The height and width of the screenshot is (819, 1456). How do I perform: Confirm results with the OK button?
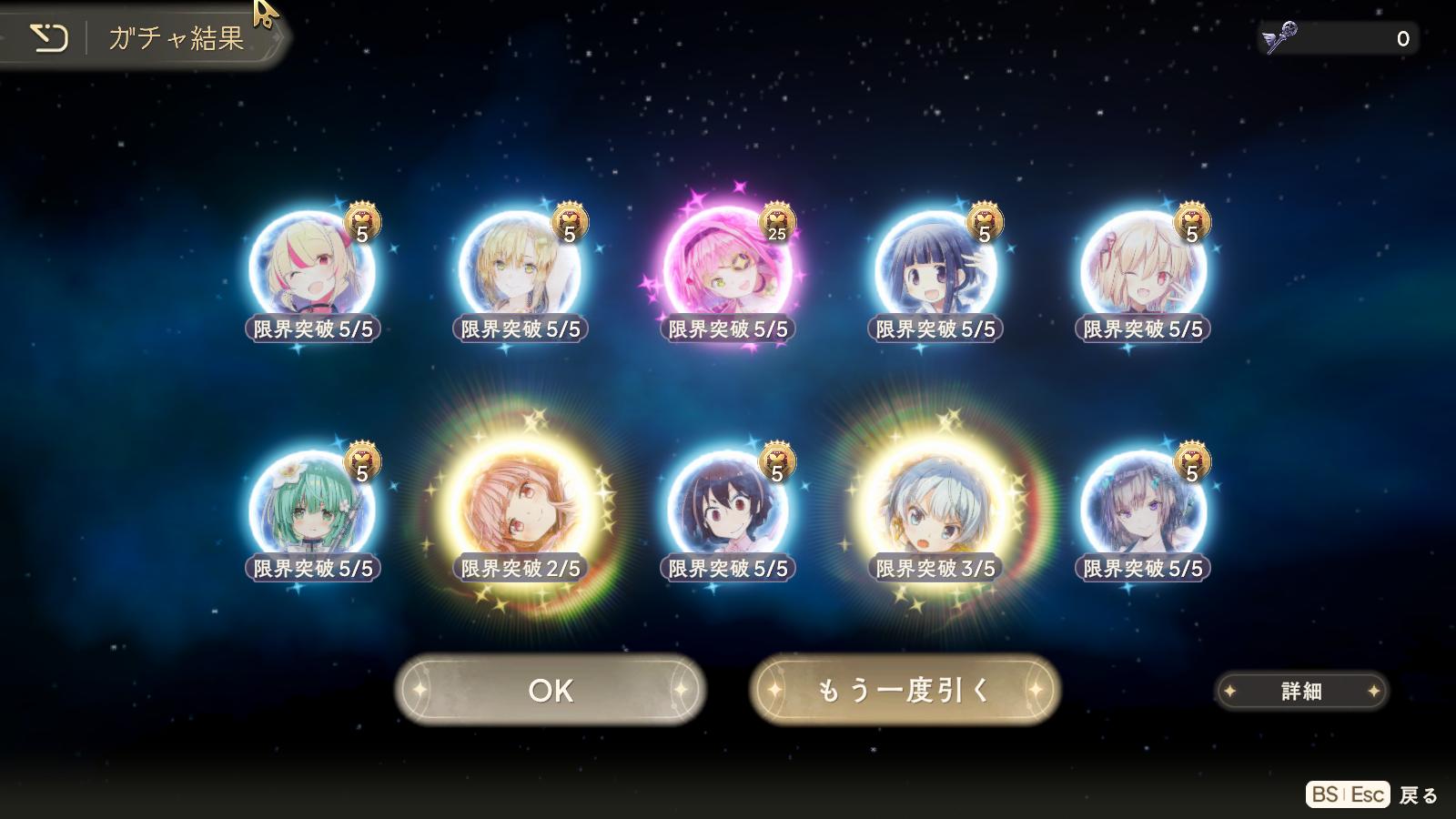coord(551,691)
